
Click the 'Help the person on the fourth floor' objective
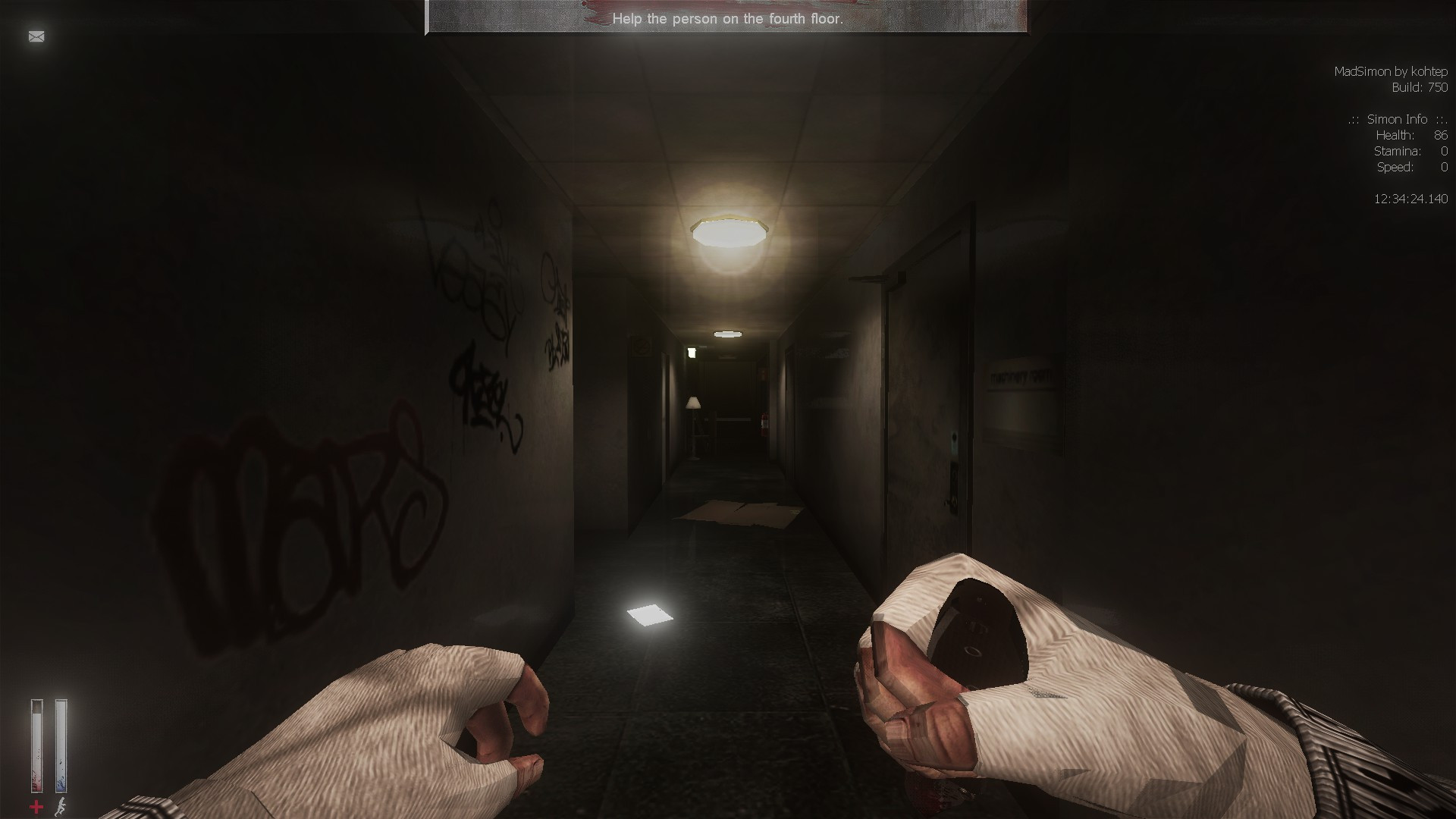tap(726, 18)
